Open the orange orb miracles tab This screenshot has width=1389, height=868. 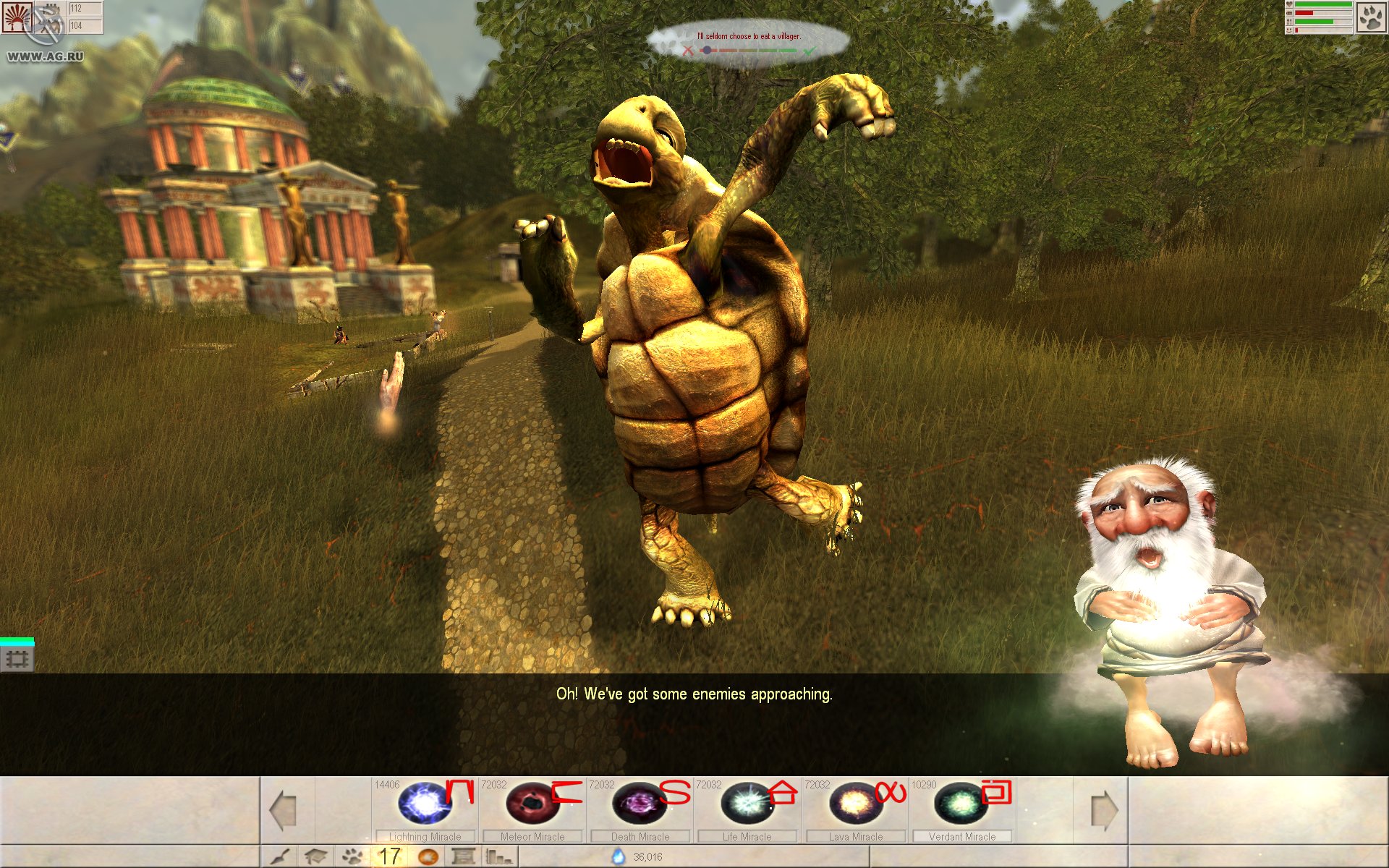pos(428,857)
